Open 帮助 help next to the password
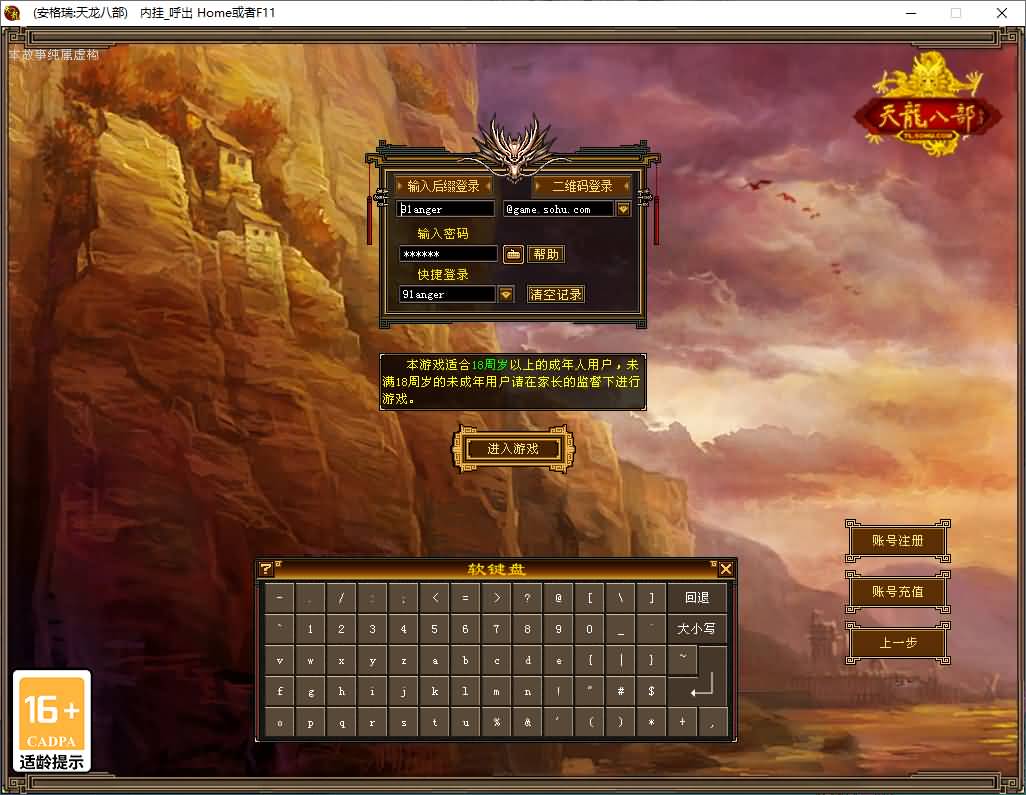 tap(546, 254)
